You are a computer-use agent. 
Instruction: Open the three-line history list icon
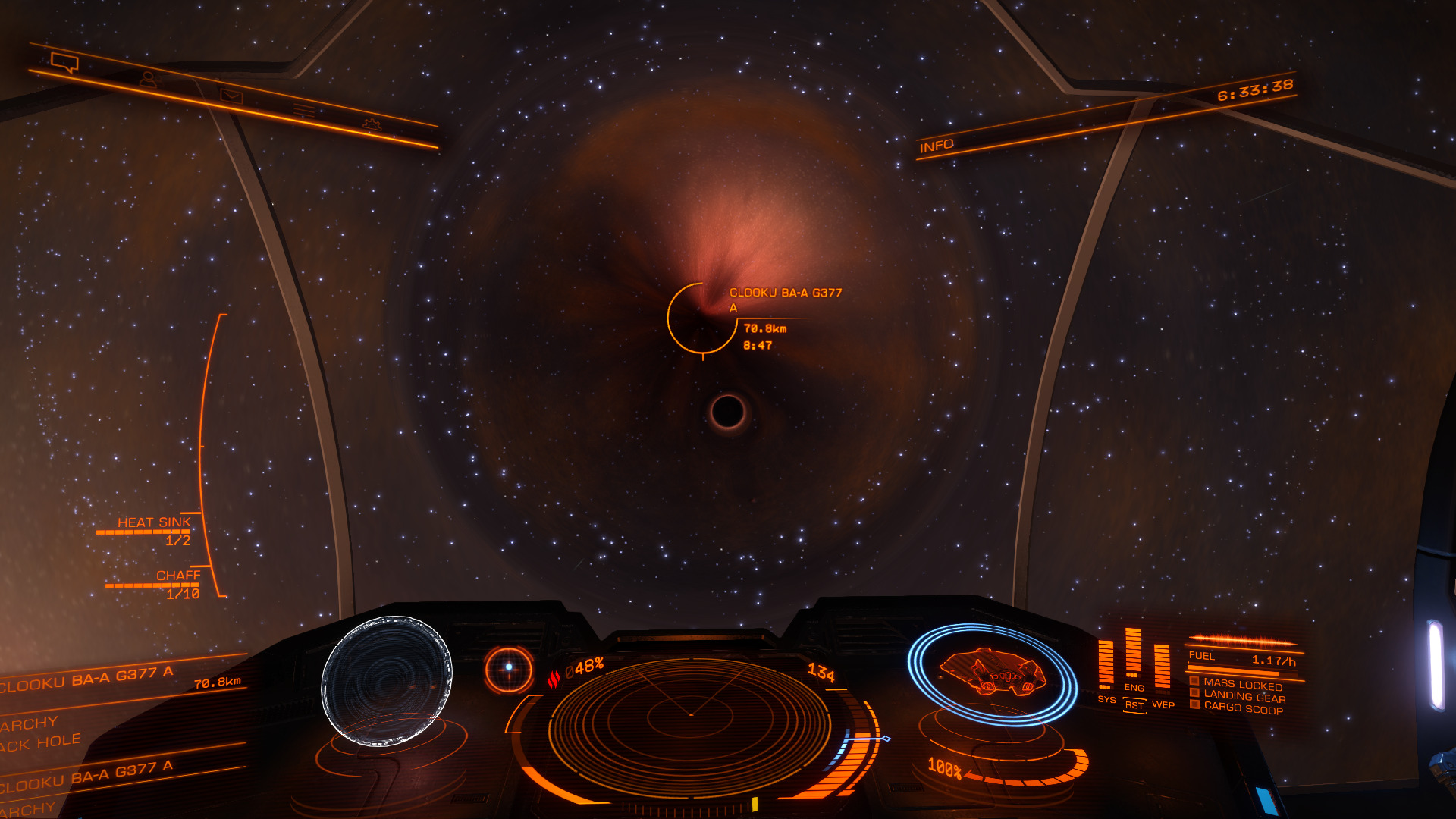(304, 111)
